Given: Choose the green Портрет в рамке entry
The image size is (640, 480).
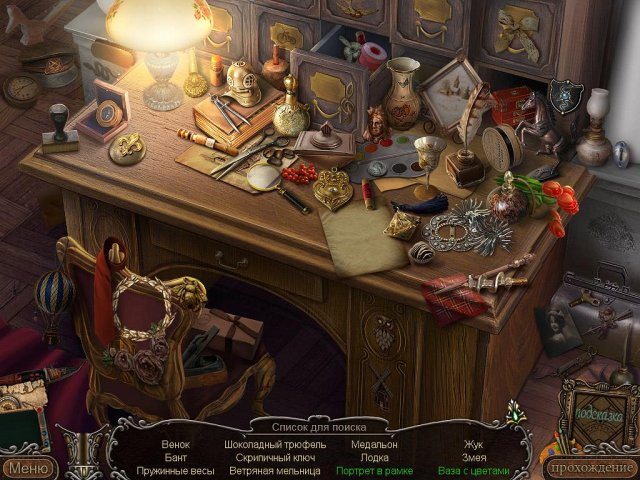Looking at the screenshot, I should (375, 470).
